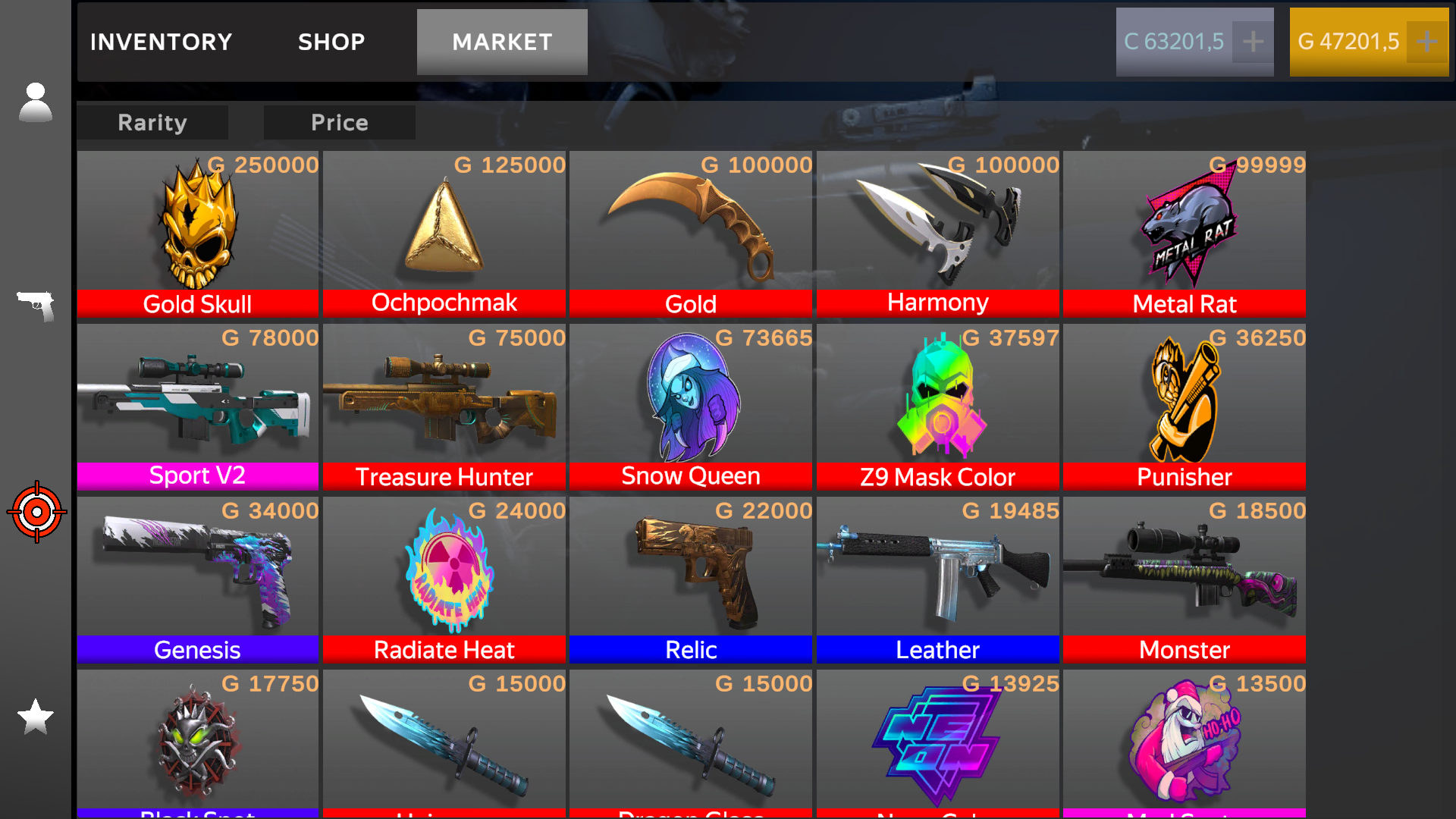1456x819 pixels.
Task: Open the player profile icon in sidebar
Action: click(35, 101)
